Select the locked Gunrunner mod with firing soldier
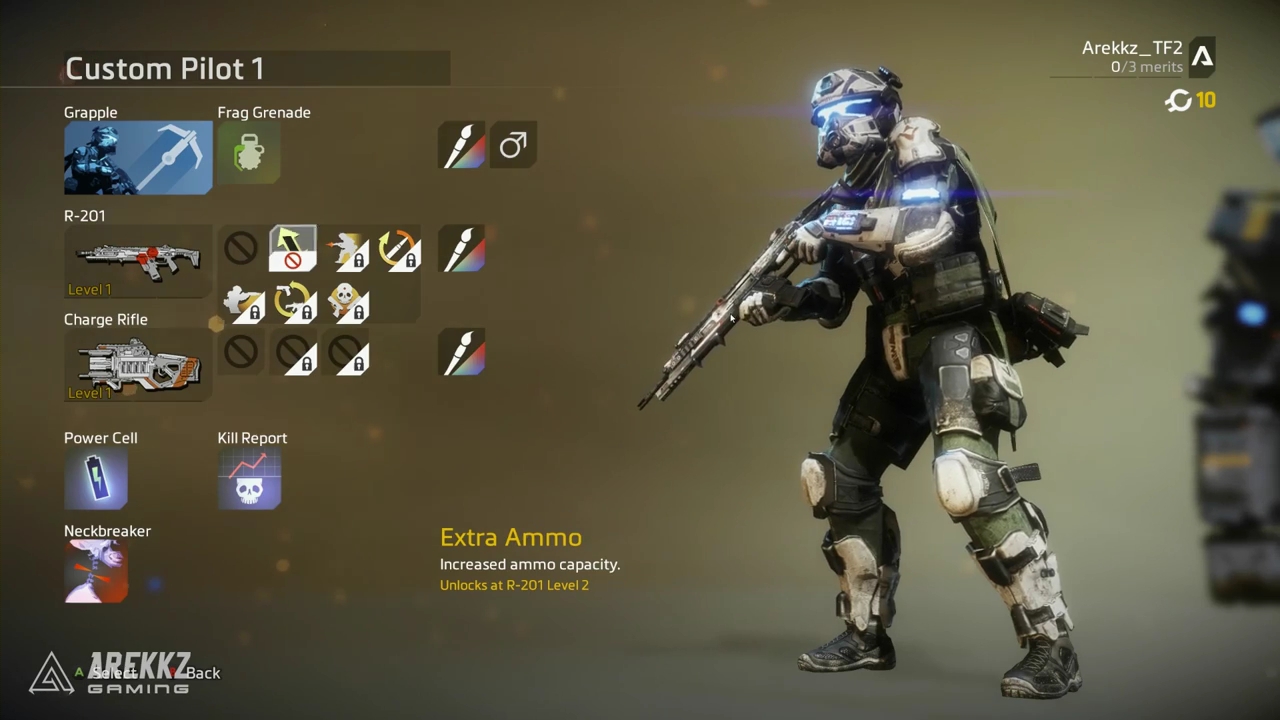Image resolution: width=1280 pixels, height=720 pixels. [x=346, y=250]
